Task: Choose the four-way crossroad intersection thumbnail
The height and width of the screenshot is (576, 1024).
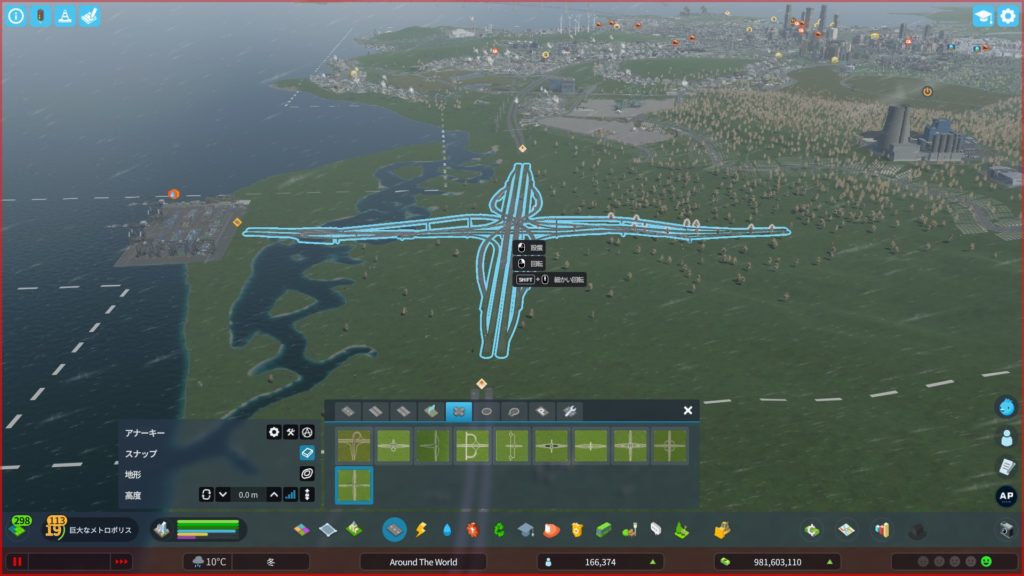Action: pos(354,486)
